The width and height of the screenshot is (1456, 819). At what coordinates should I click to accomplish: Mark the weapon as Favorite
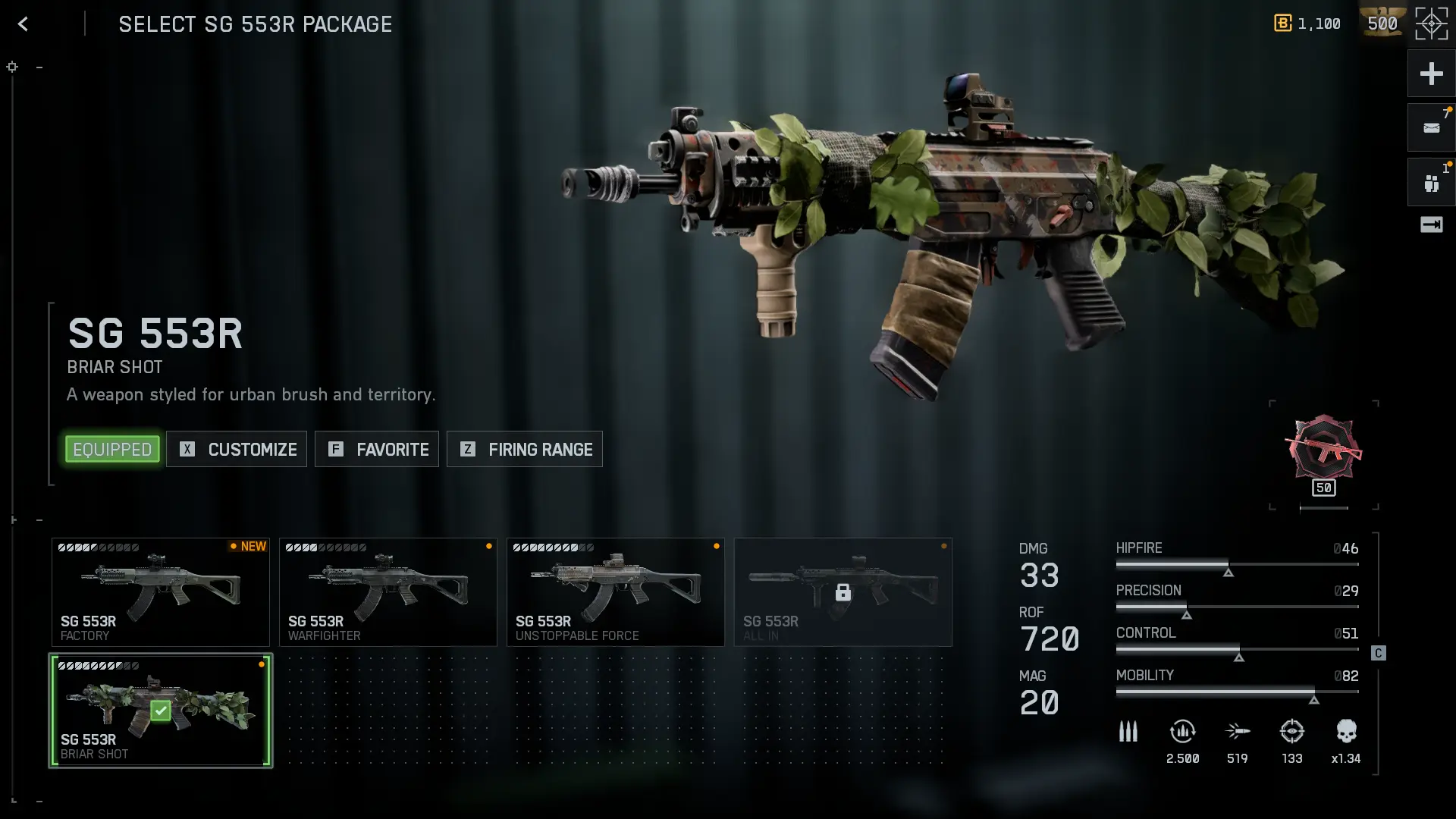click(377, 450)
